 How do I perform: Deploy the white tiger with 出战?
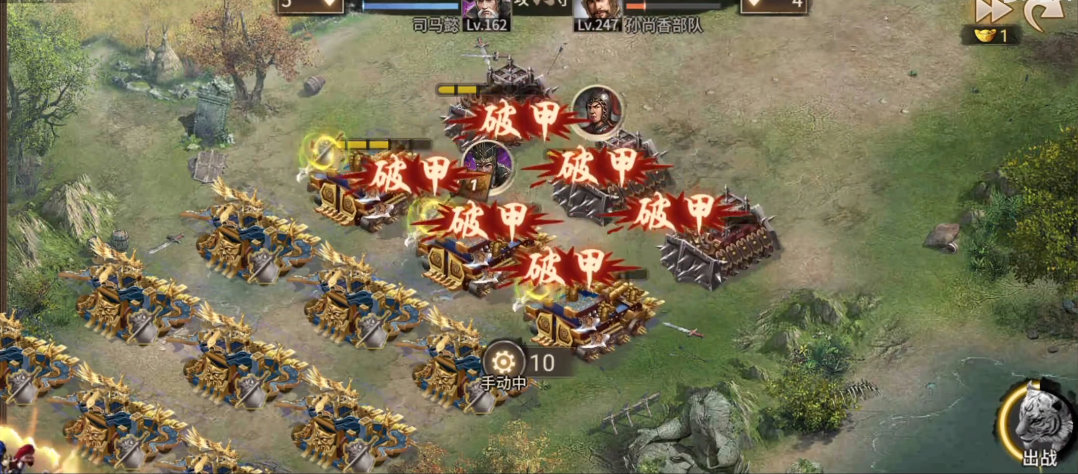click(x=1040, y=422)
